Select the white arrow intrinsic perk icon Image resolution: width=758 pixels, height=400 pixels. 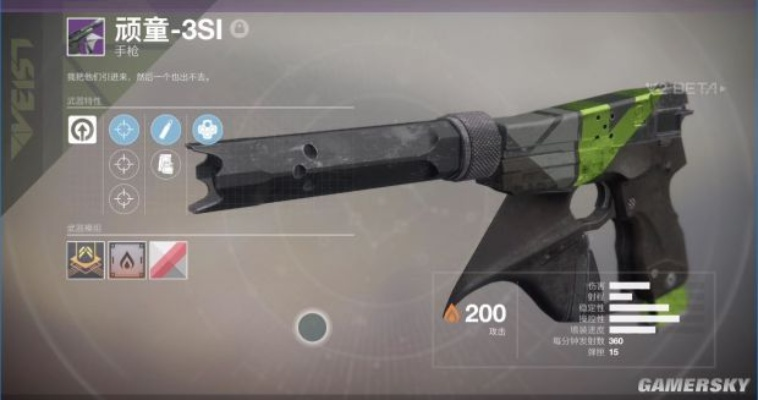[x=82, y=129]
